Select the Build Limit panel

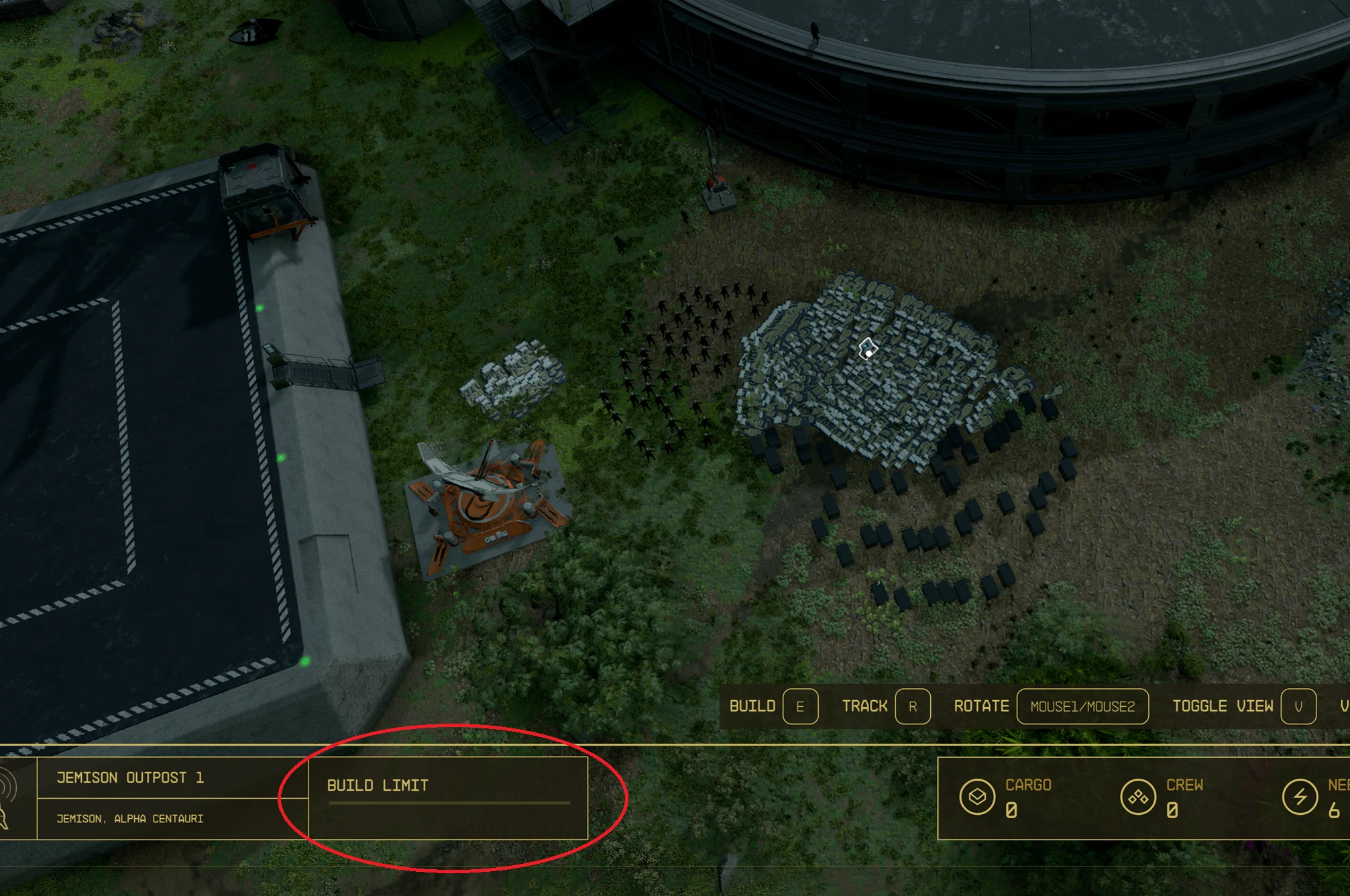tap(447, 798)
